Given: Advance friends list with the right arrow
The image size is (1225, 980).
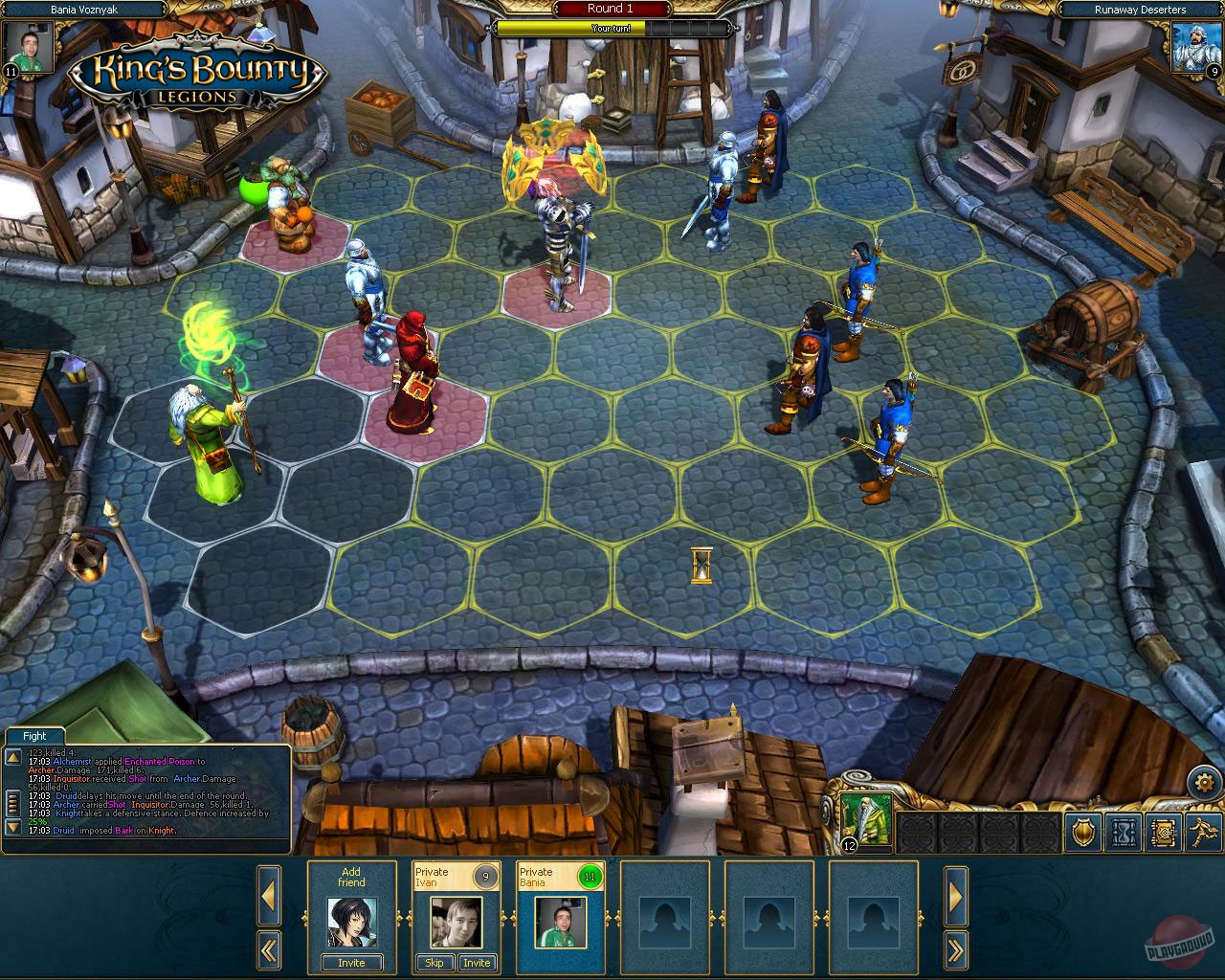Looking at the screenshot, I should [956, 896].
